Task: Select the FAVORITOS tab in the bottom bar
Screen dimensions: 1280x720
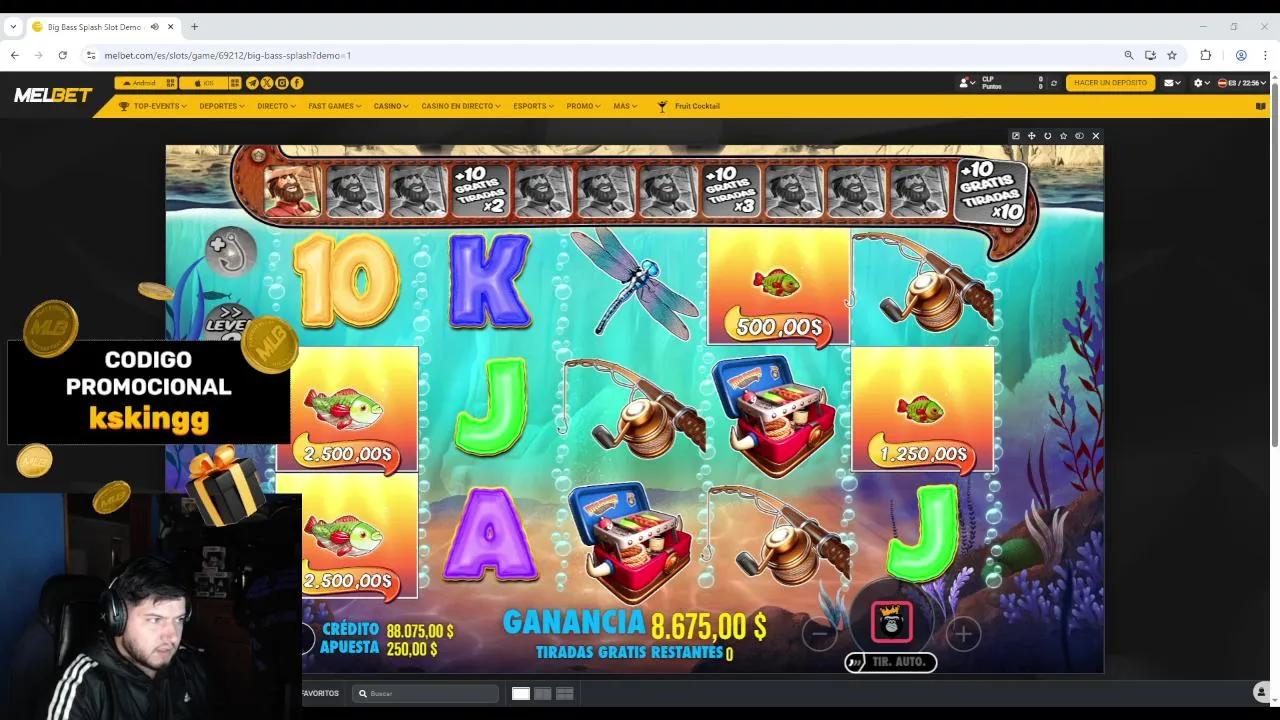Action: click(x=318, y=692)
